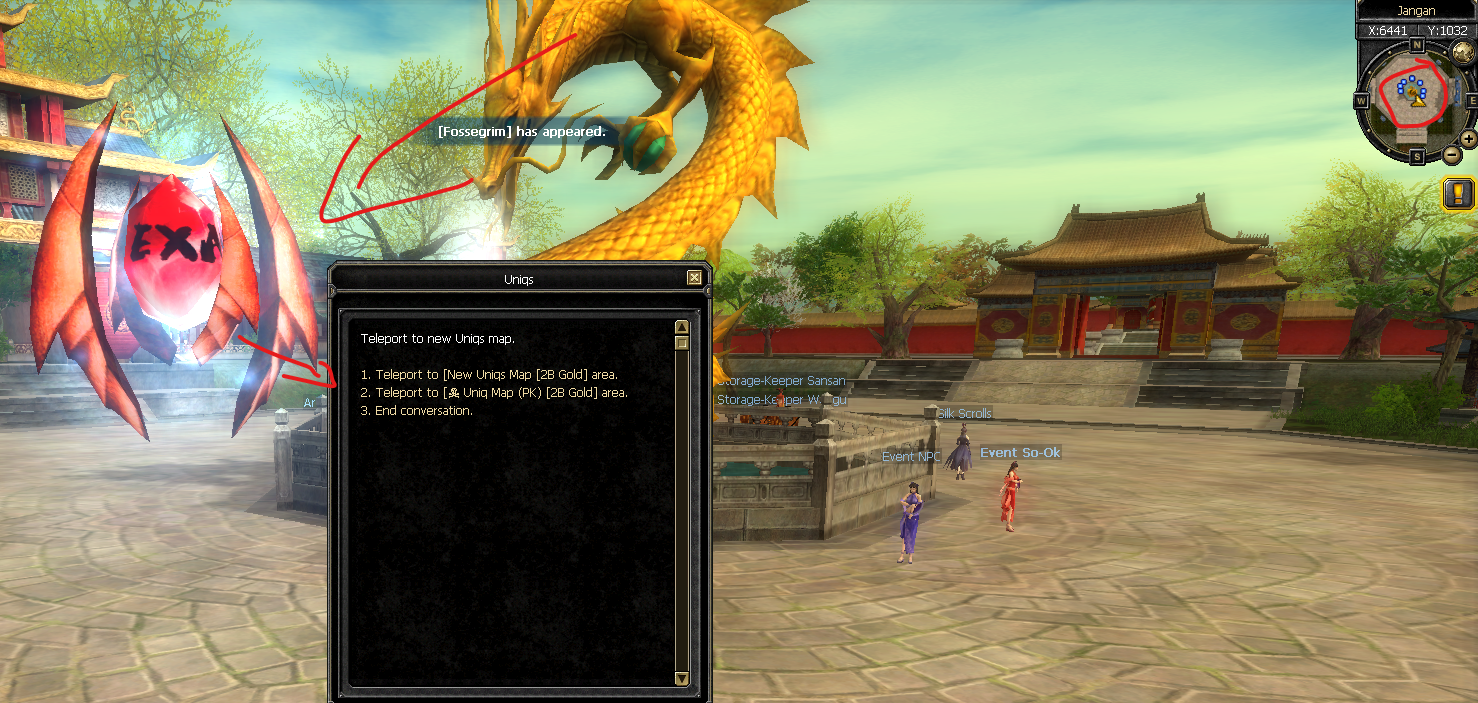Click the yellow exclamation notification icon
This screenshot has width=1478, height=703.
1459,193
